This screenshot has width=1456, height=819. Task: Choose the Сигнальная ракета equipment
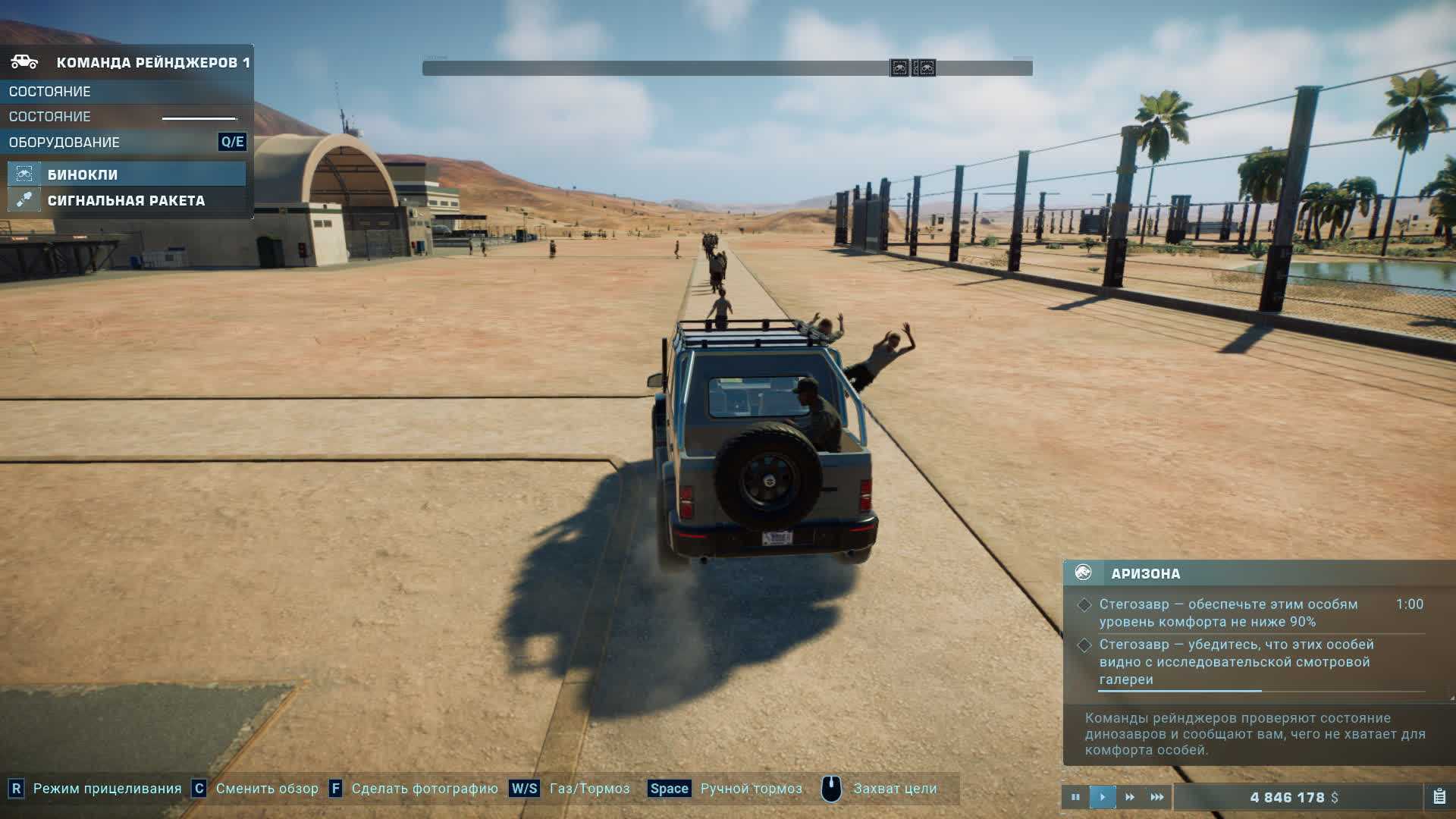click(x=126, y=201)
